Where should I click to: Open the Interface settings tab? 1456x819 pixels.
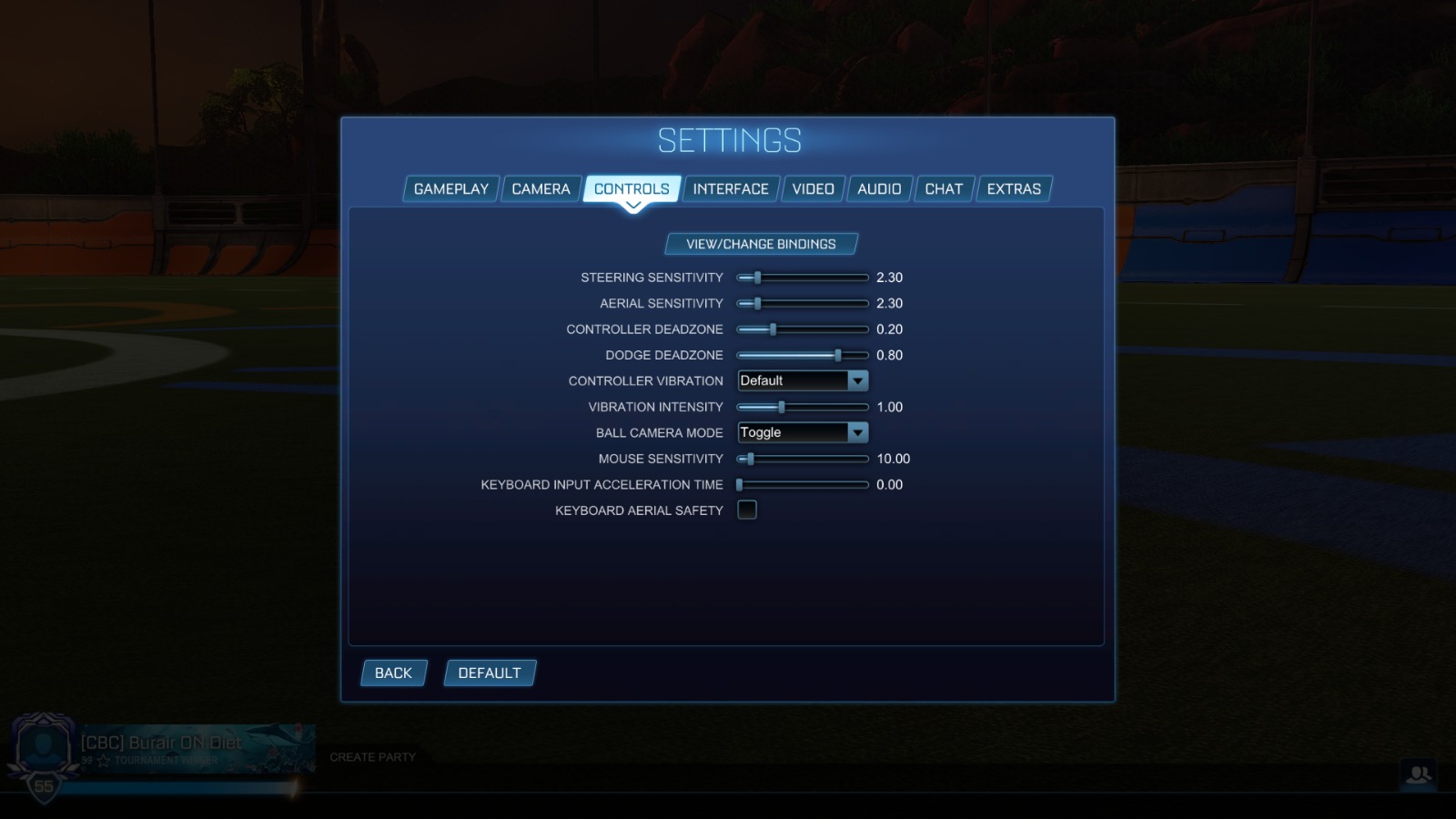[x=729, y=188]
